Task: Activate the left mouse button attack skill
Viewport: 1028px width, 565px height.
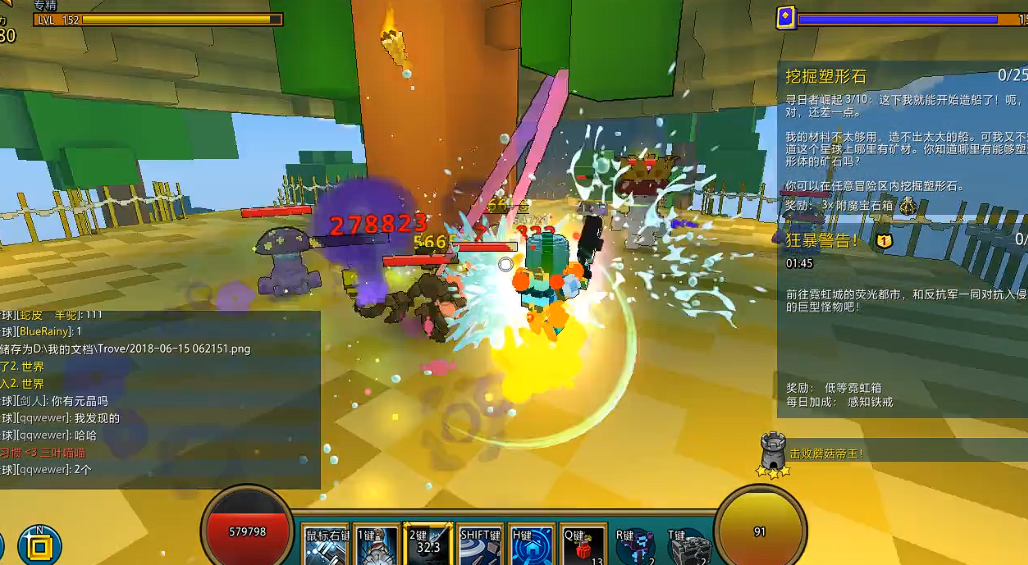Action: 325,546
